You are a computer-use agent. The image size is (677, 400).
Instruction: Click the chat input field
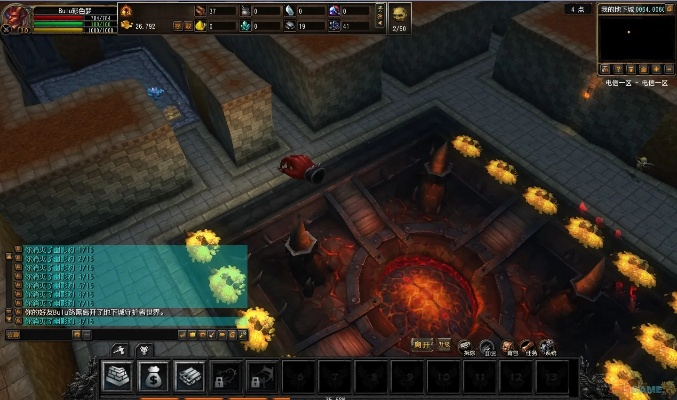(x=45, y=334)
